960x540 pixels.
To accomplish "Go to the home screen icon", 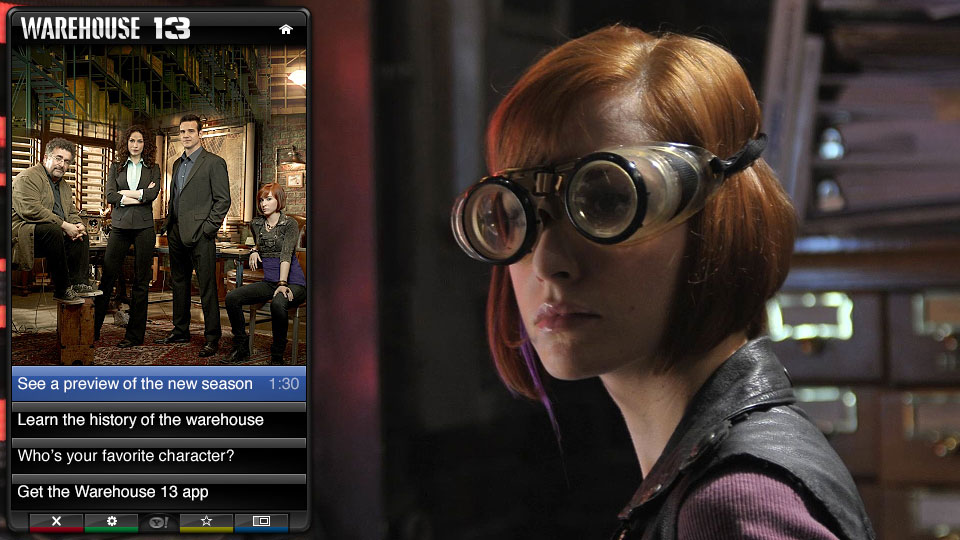I will pos(286,29).
